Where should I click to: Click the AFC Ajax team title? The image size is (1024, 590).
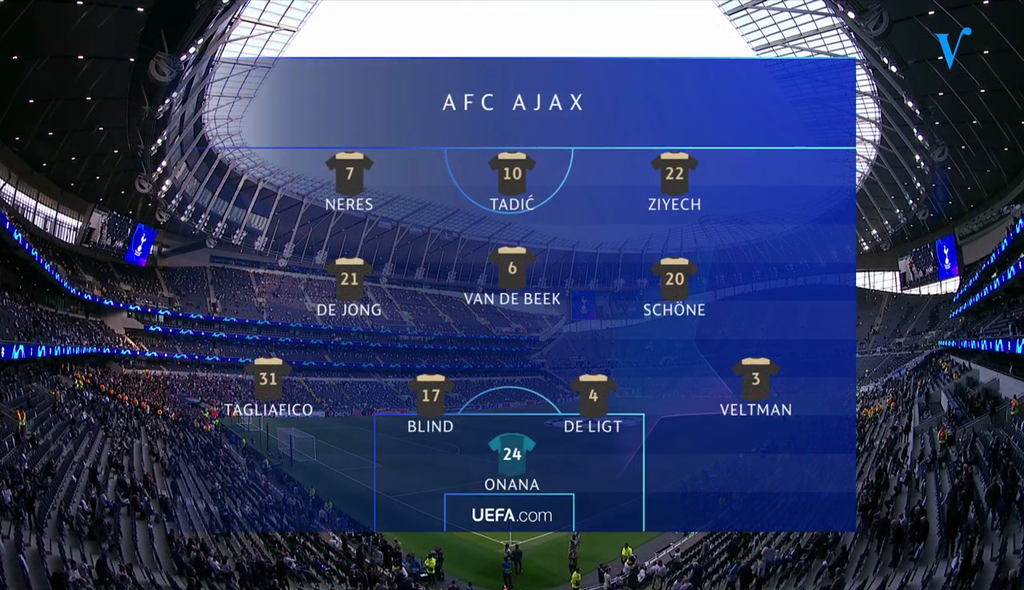tap(513, 103)
